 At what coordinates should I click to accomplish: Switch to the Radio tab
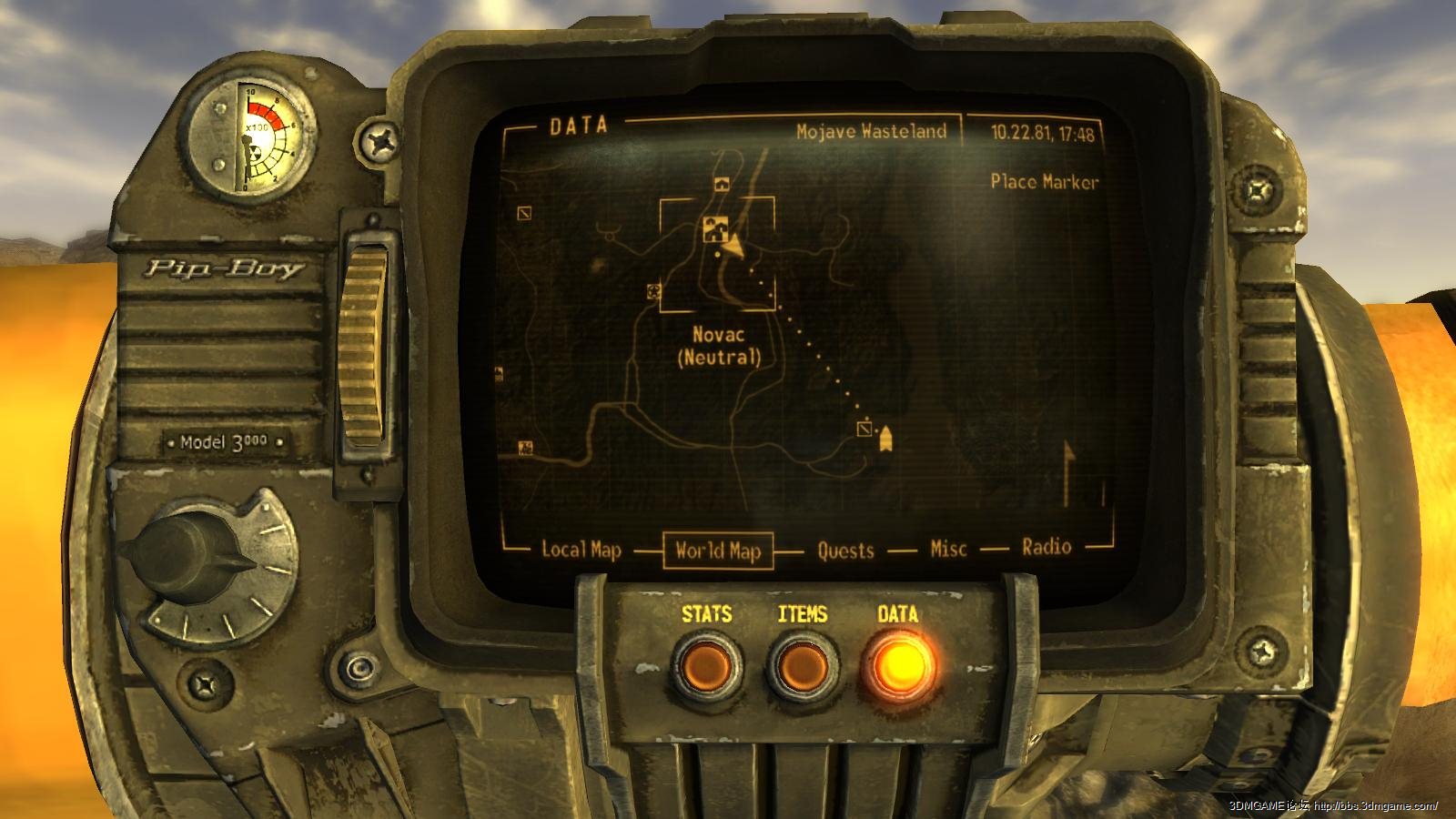pyautogui.click(x=1046, y=547)
